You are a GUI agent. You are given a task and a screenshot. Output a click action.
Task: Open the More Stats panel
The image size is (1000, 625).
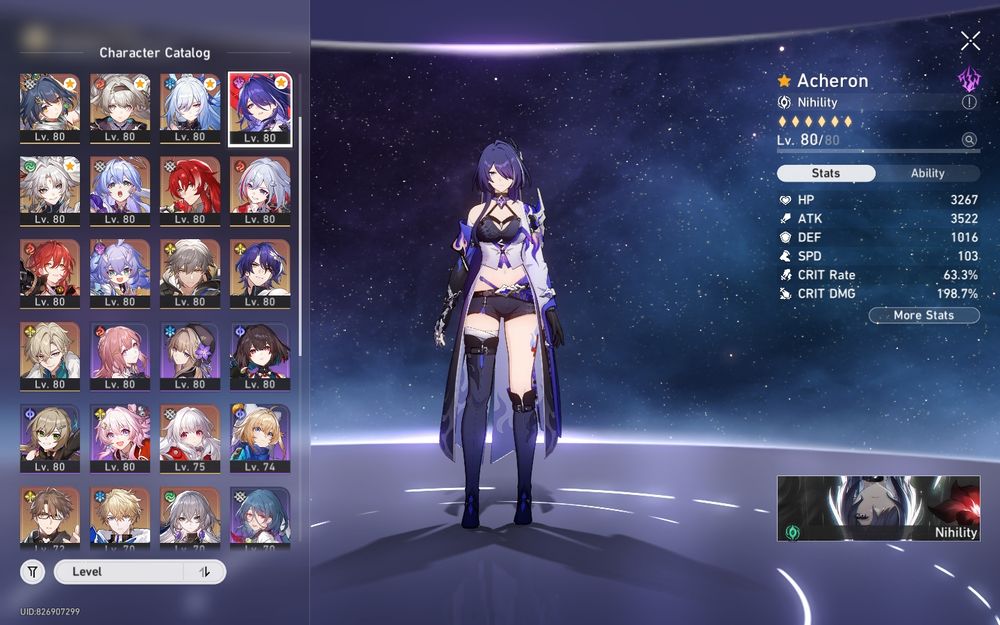[923, 315]
